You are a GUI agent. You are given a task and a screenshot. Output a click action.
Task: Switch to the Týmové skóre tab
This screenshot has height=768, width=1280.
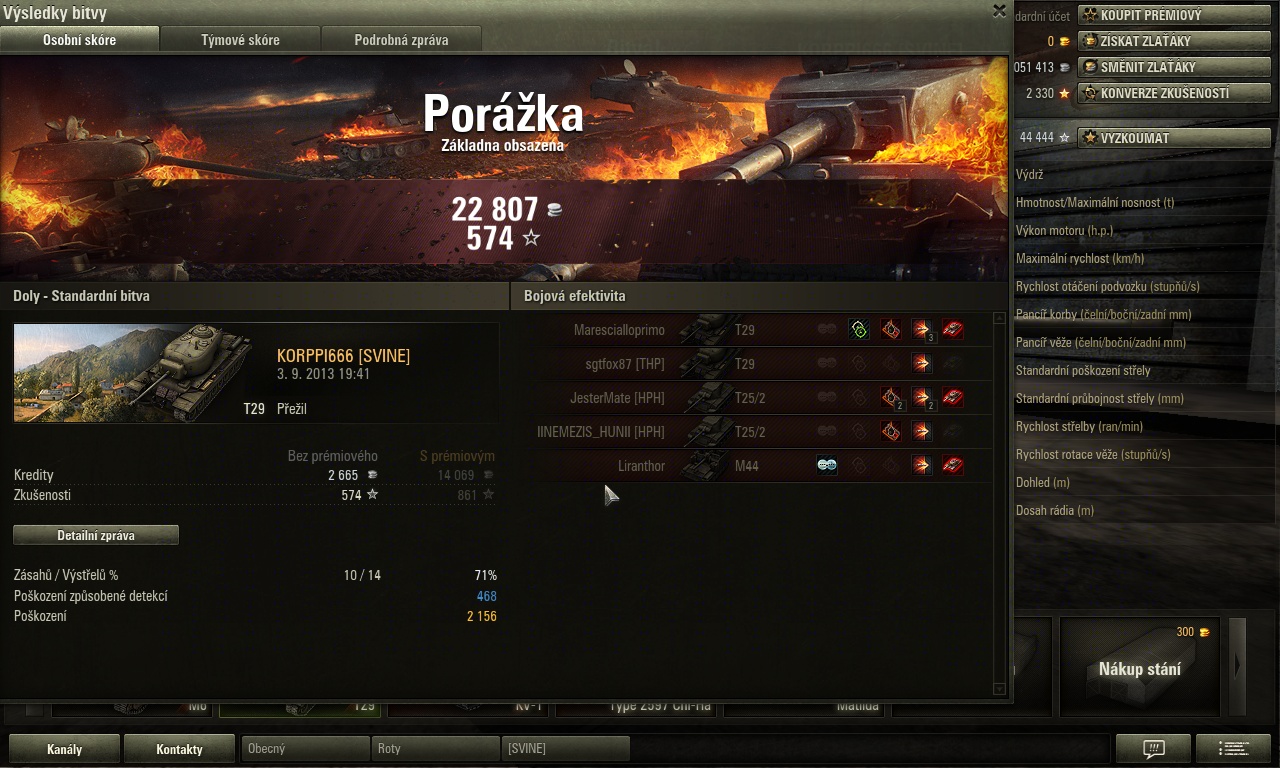(240, 40)
